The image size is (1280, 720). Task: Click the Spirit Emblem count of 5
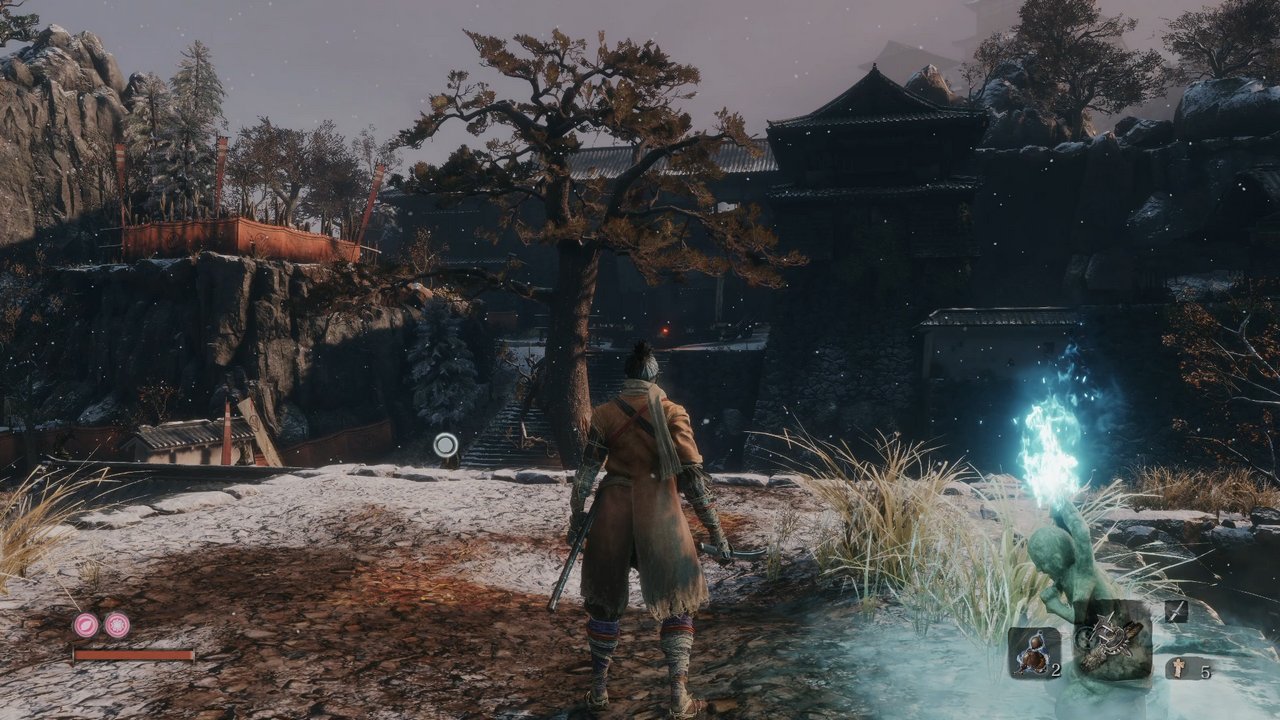(1204, 670)
